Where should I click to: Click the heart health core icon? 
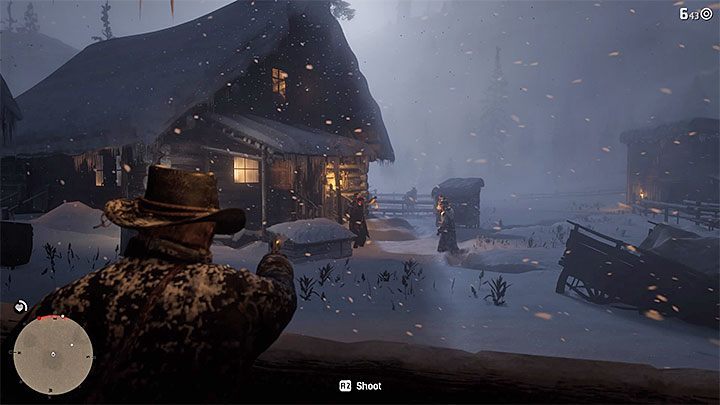[x=19, y=308]
